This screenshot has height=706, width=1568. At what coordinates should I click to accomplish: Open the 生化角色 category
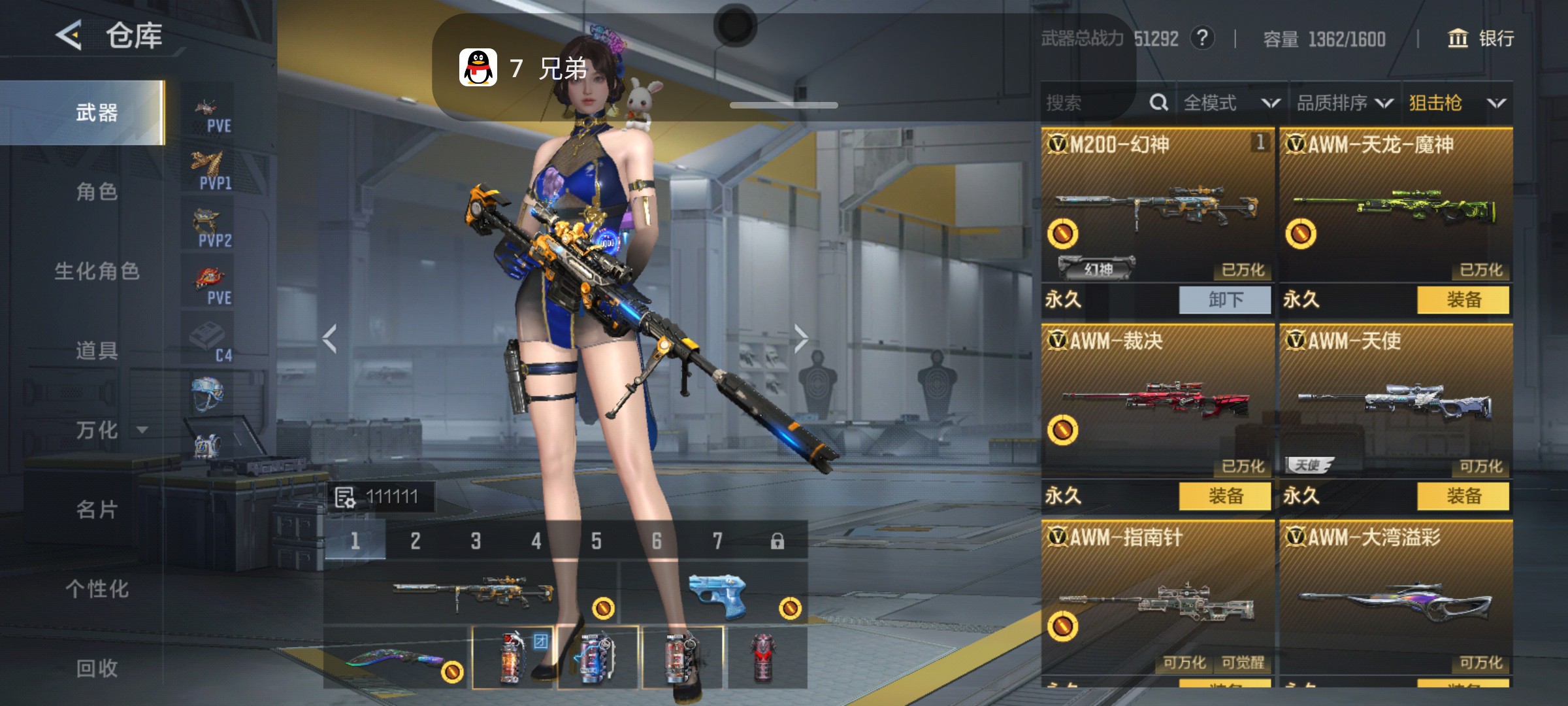pos(97,271)
